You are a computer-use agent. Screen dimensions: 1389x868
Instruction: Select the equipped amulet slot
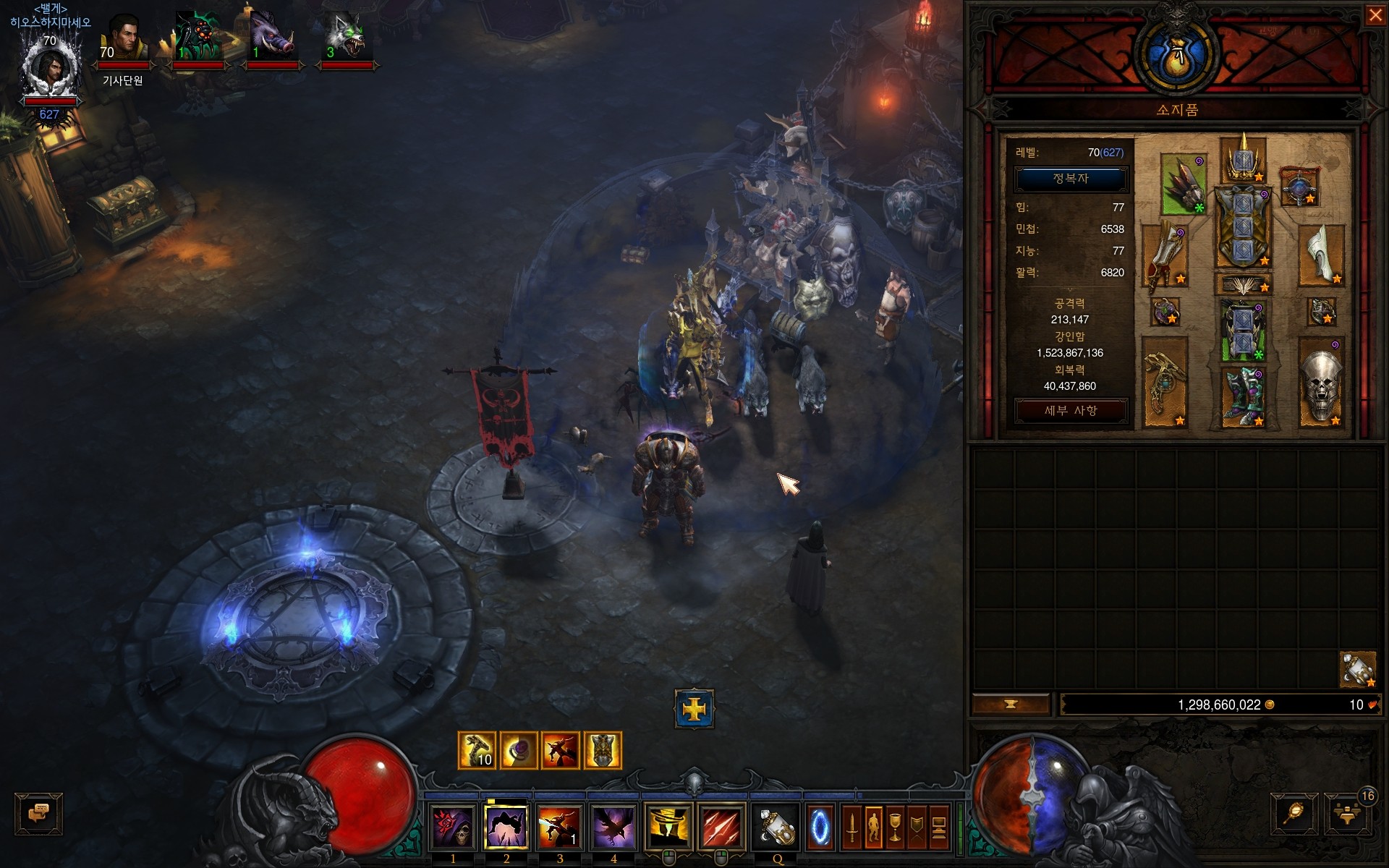coord(1299,187)
